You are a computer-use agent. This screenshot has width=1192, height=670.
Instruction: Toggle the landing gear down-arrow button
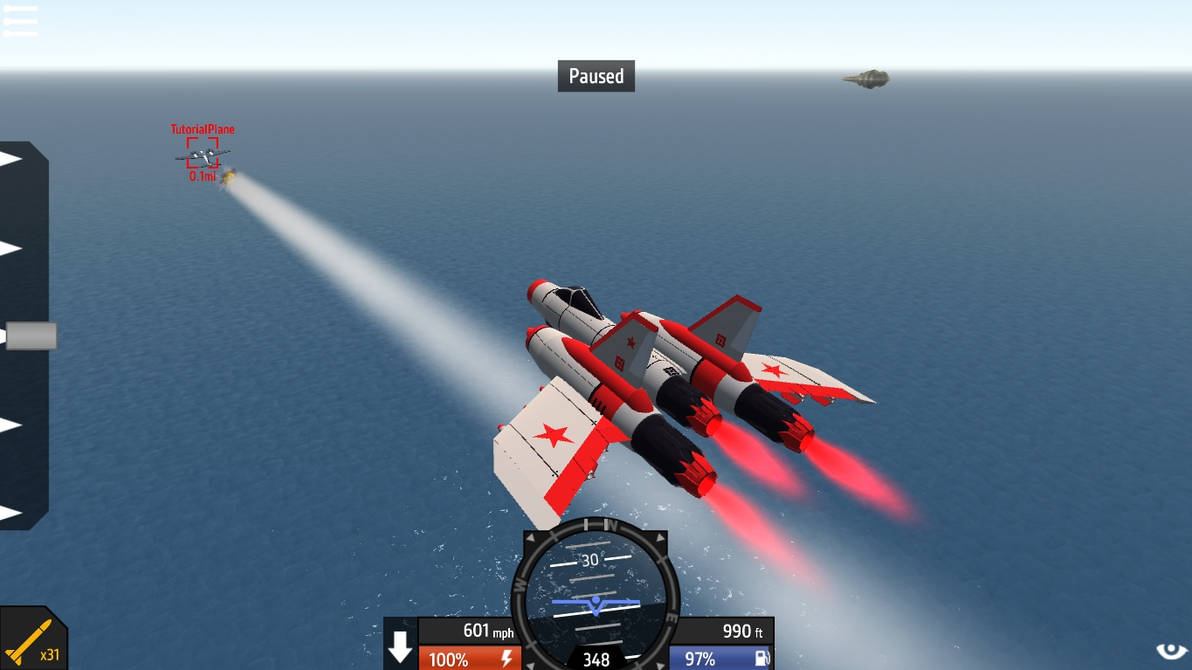tap(400, 647)
